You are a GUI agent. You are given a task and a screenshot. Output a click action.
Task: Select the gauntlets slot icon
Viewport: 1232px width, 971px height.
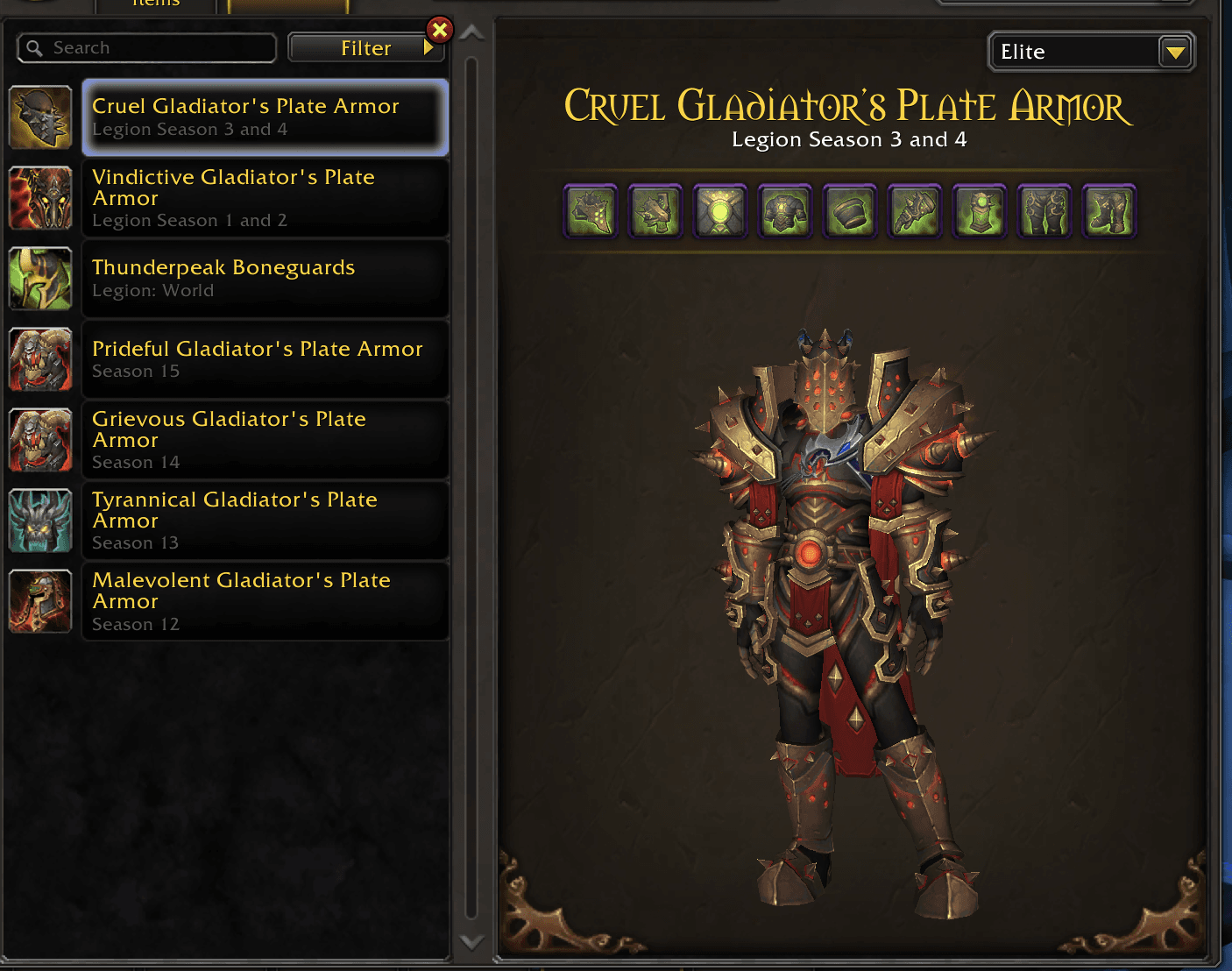point(914,210)
